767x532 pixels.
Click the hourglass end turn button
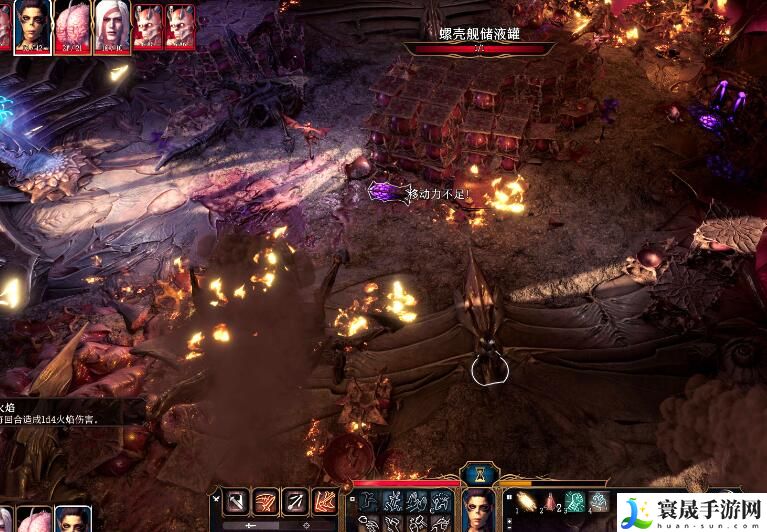[x=478, y=472]
